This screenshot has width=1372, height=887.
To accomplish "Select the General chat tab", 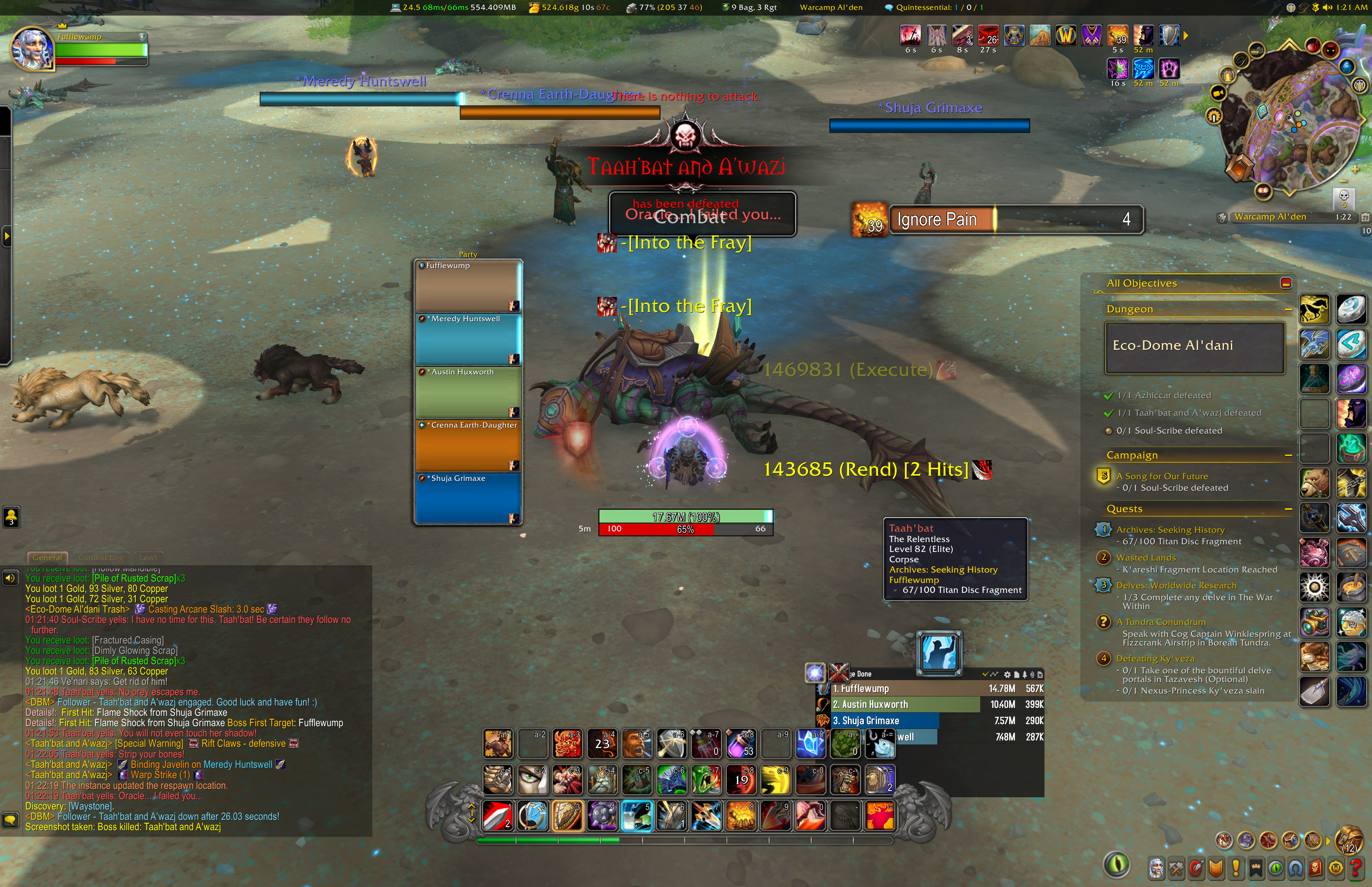I will click(47, 557).
